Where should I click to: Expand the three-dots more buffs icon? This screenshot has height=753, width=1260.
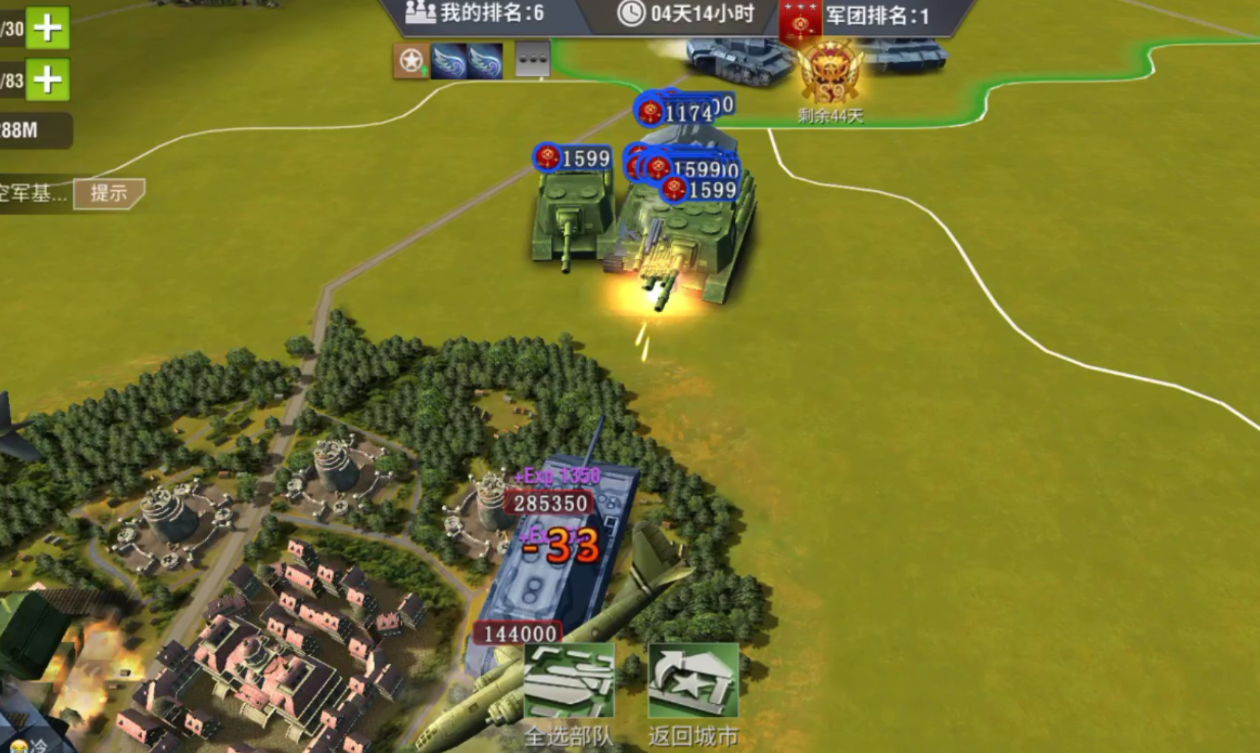pyautogui.click(x=533, y=61)
